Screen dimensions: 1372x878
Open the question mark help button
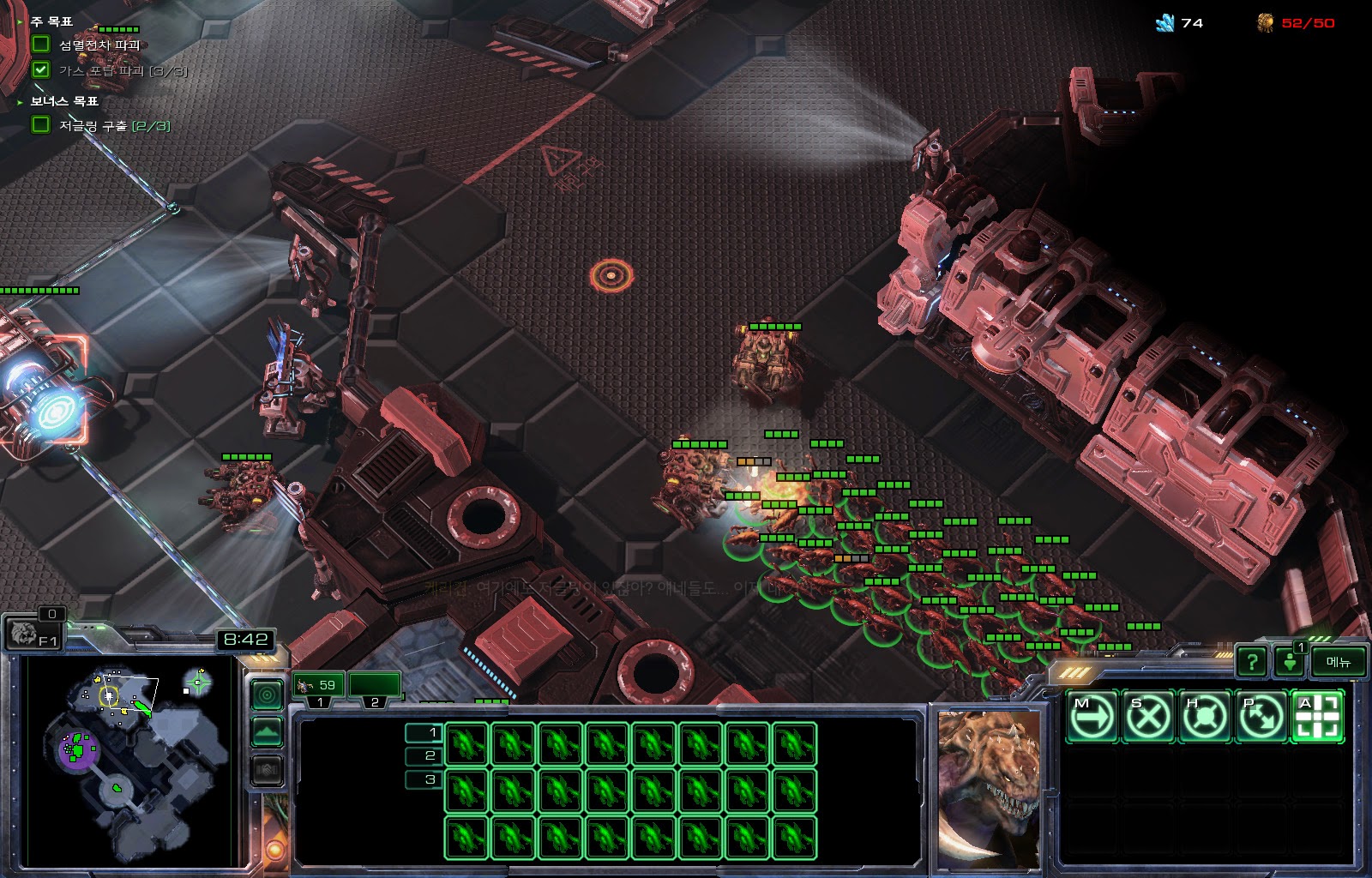(x=1252, y=661)
